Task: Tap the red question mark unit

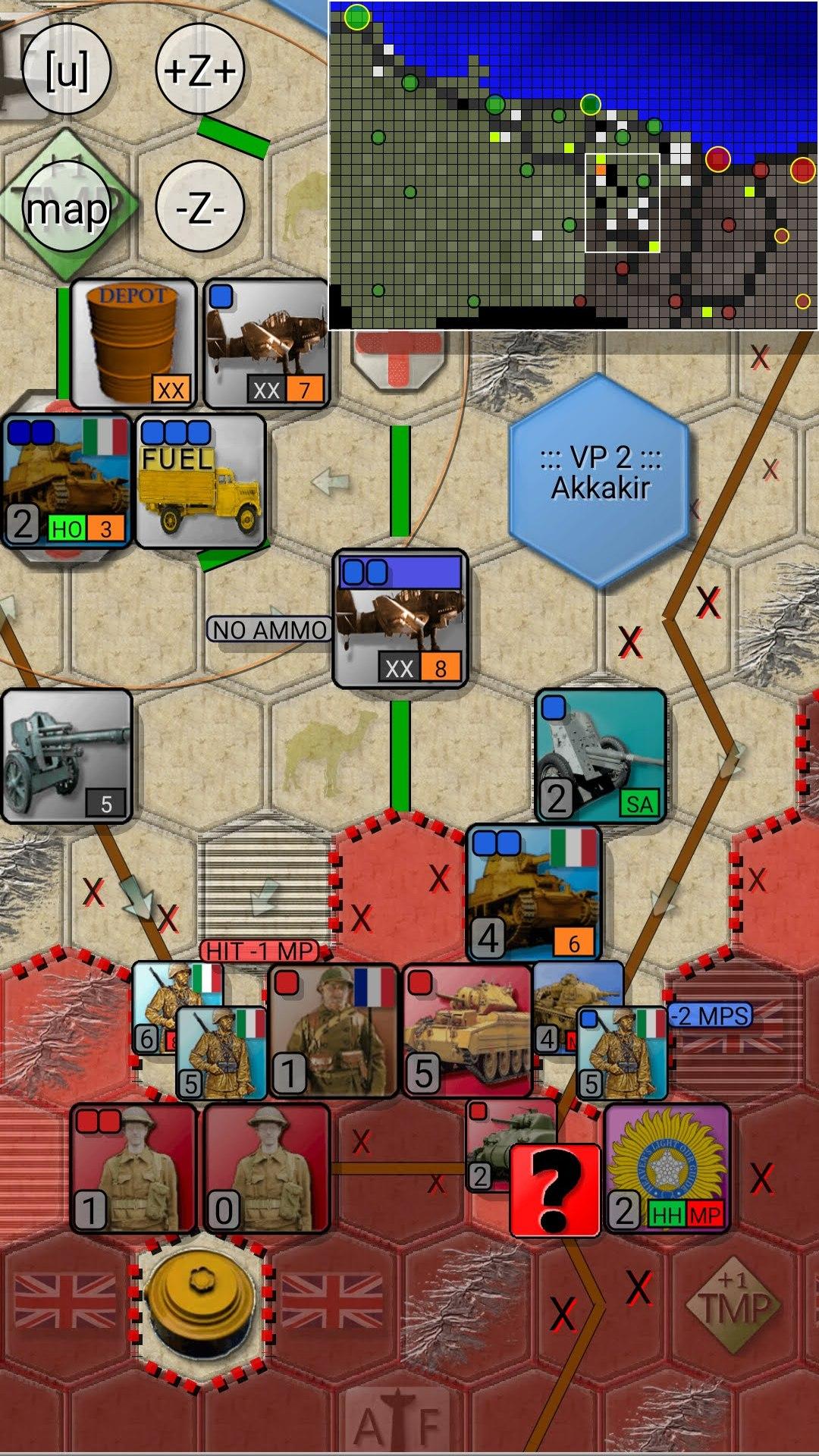Action: click(x=555, y=1191)
